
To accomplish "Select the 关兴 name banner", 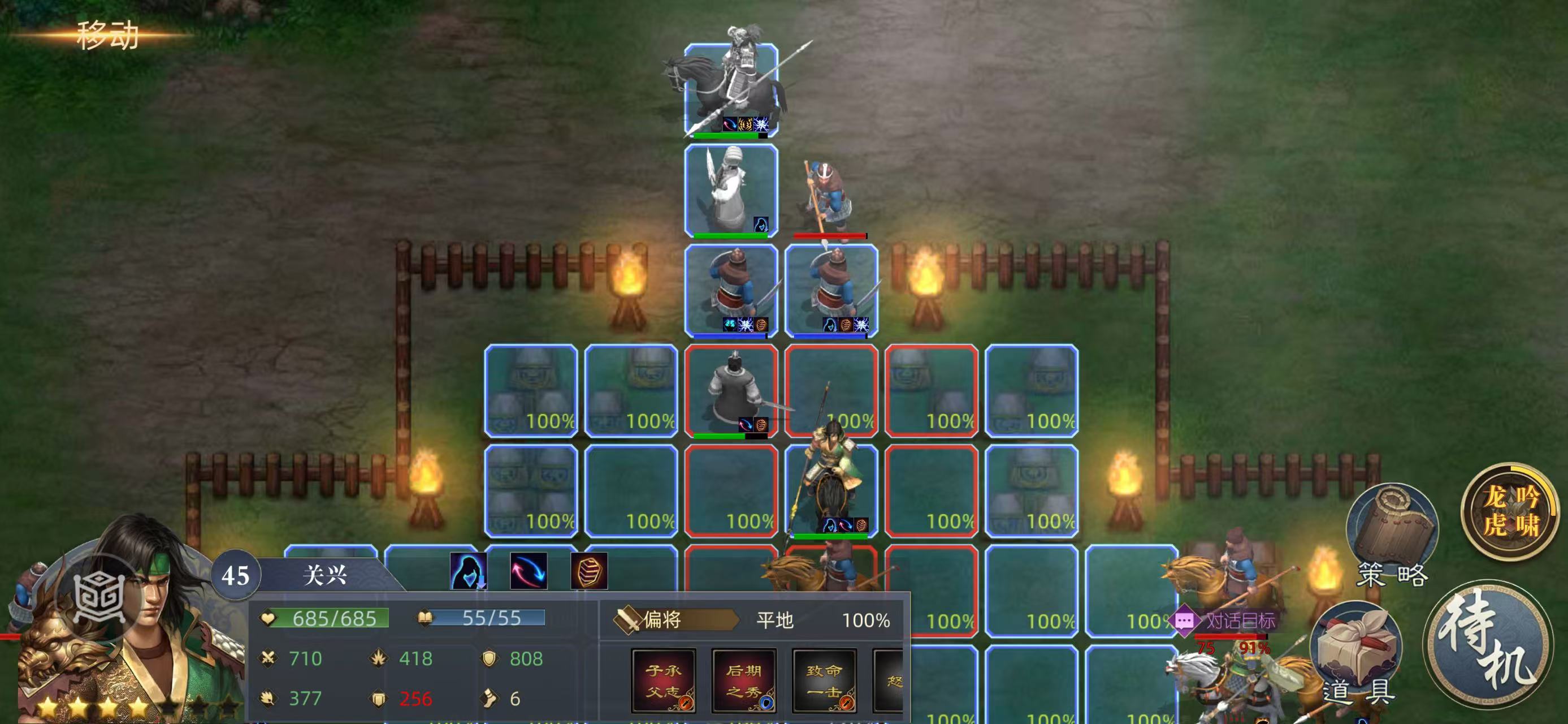I will coord(324,575).
